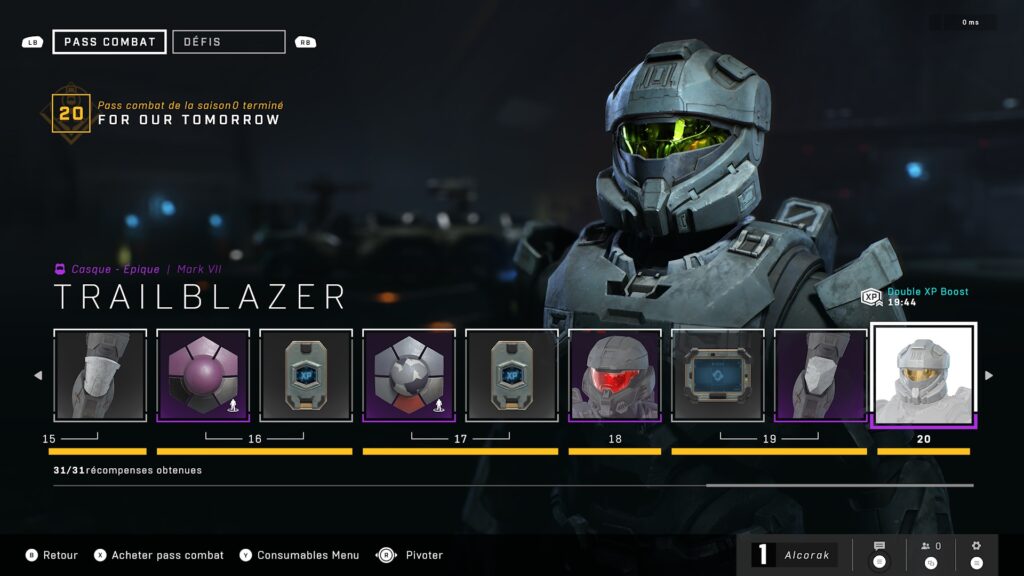Pick the grey and orange hexagon emblem reward
The width and height of the screenshot is (1024, 576).
point(409,375)
